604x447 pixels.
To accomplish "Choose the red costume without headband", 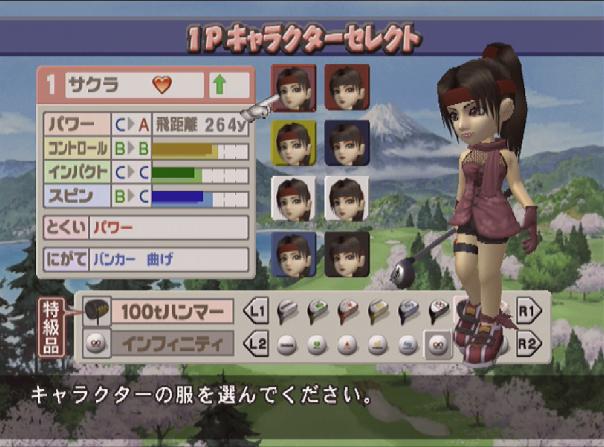I will [347, 87].
